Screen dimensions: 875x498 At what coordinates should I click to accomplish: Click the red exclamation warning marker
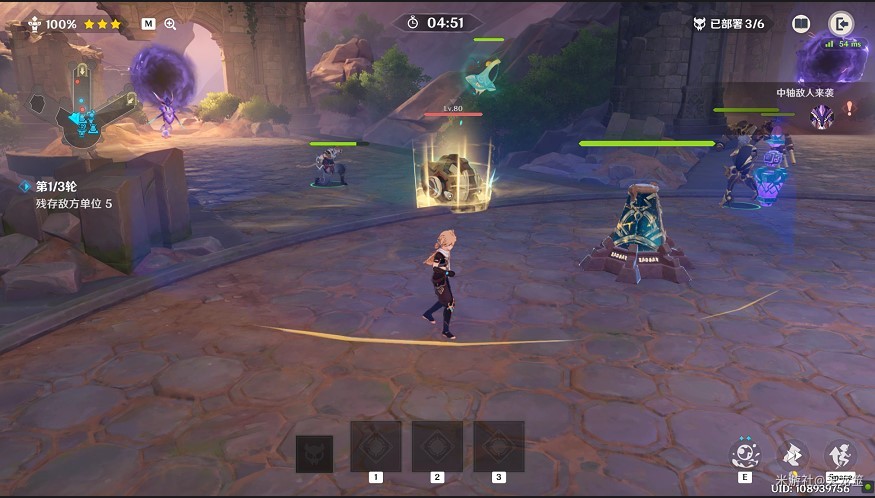tap(850, 108)
